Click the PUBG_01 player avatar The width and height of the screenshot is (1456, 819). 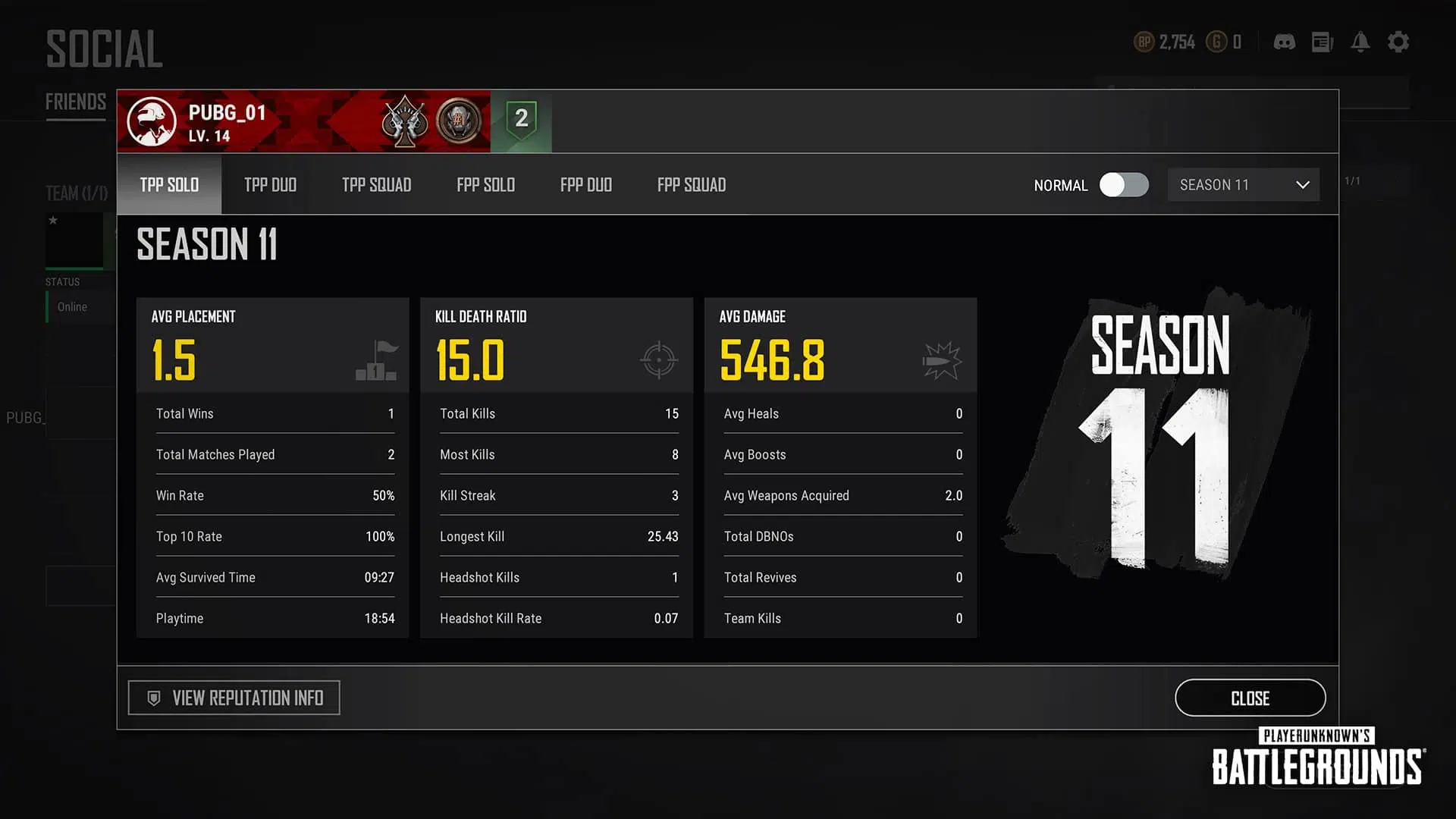[152, 121]
